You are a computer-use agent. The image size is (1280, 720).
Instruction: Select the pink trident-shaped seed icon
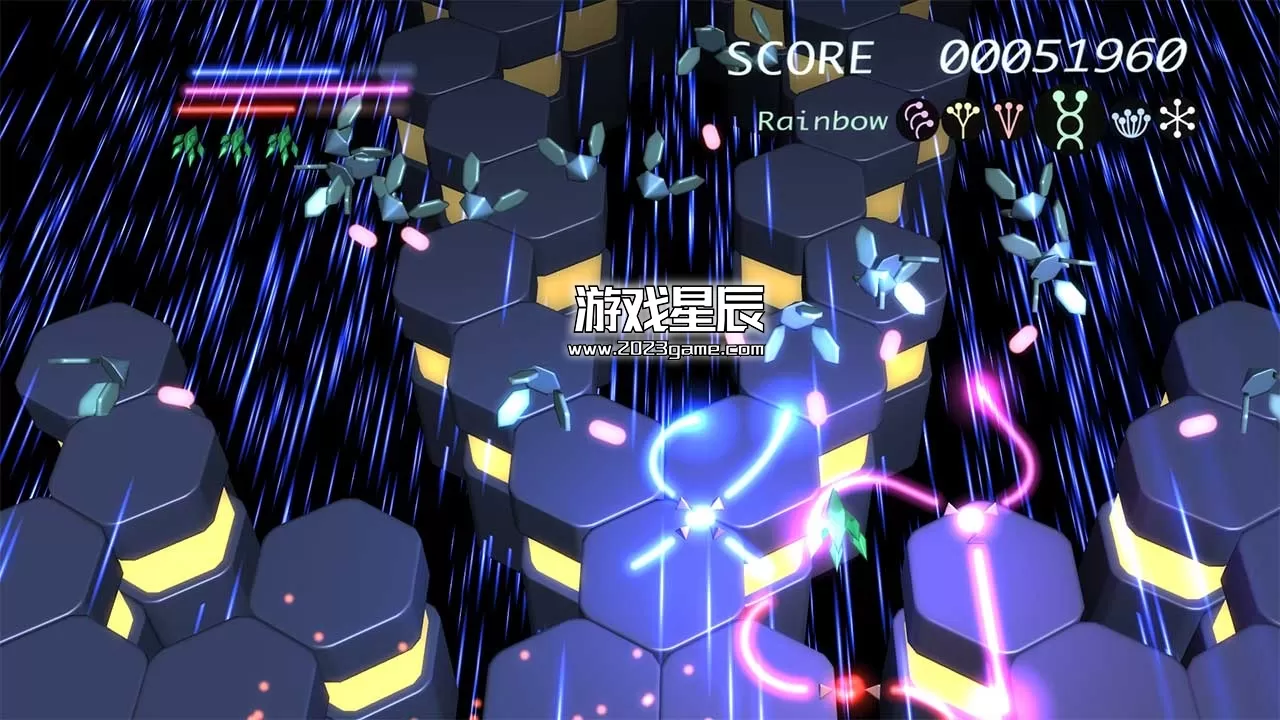click(x=1009, y=120)
